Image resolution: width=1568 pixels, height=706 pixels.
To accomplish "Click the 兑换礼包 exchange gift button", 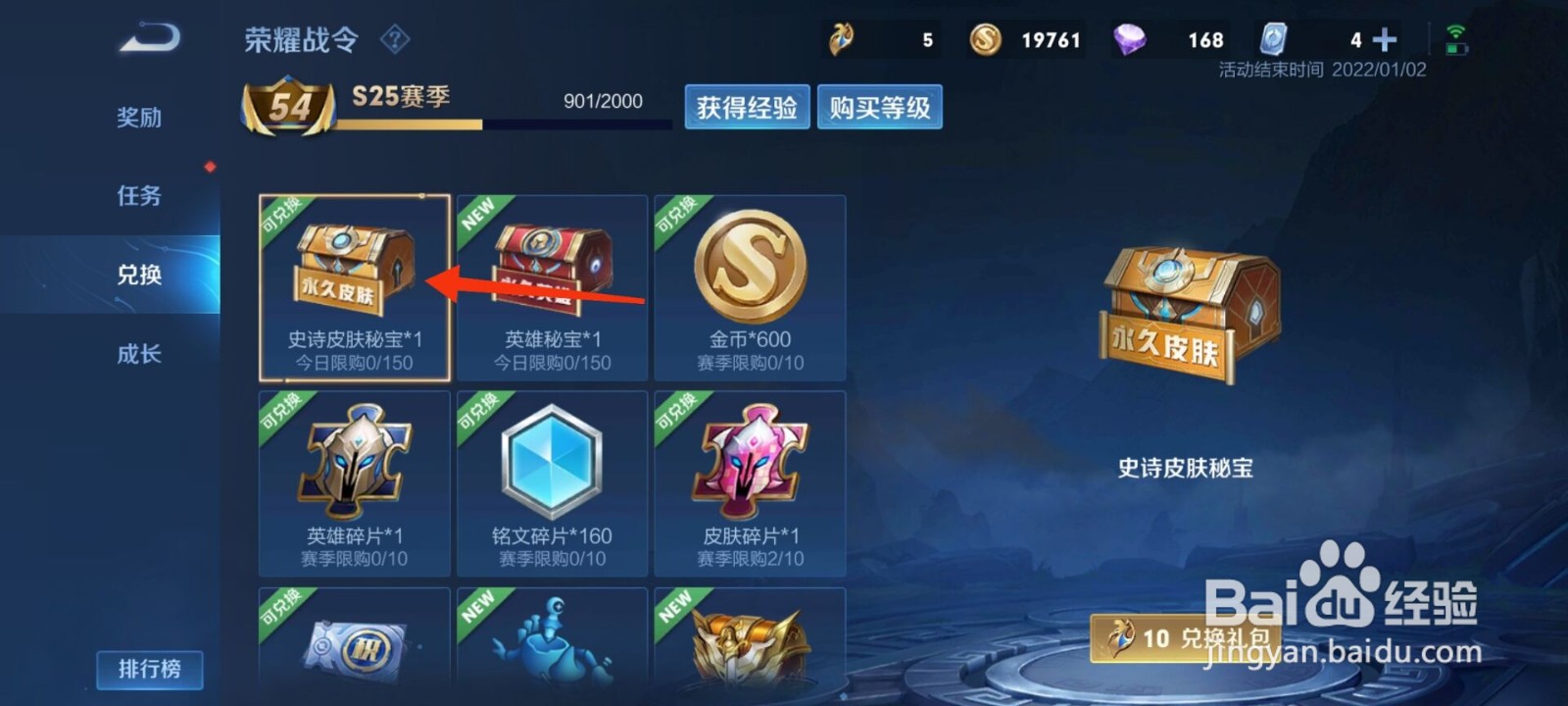I will tap(1186, 636).
